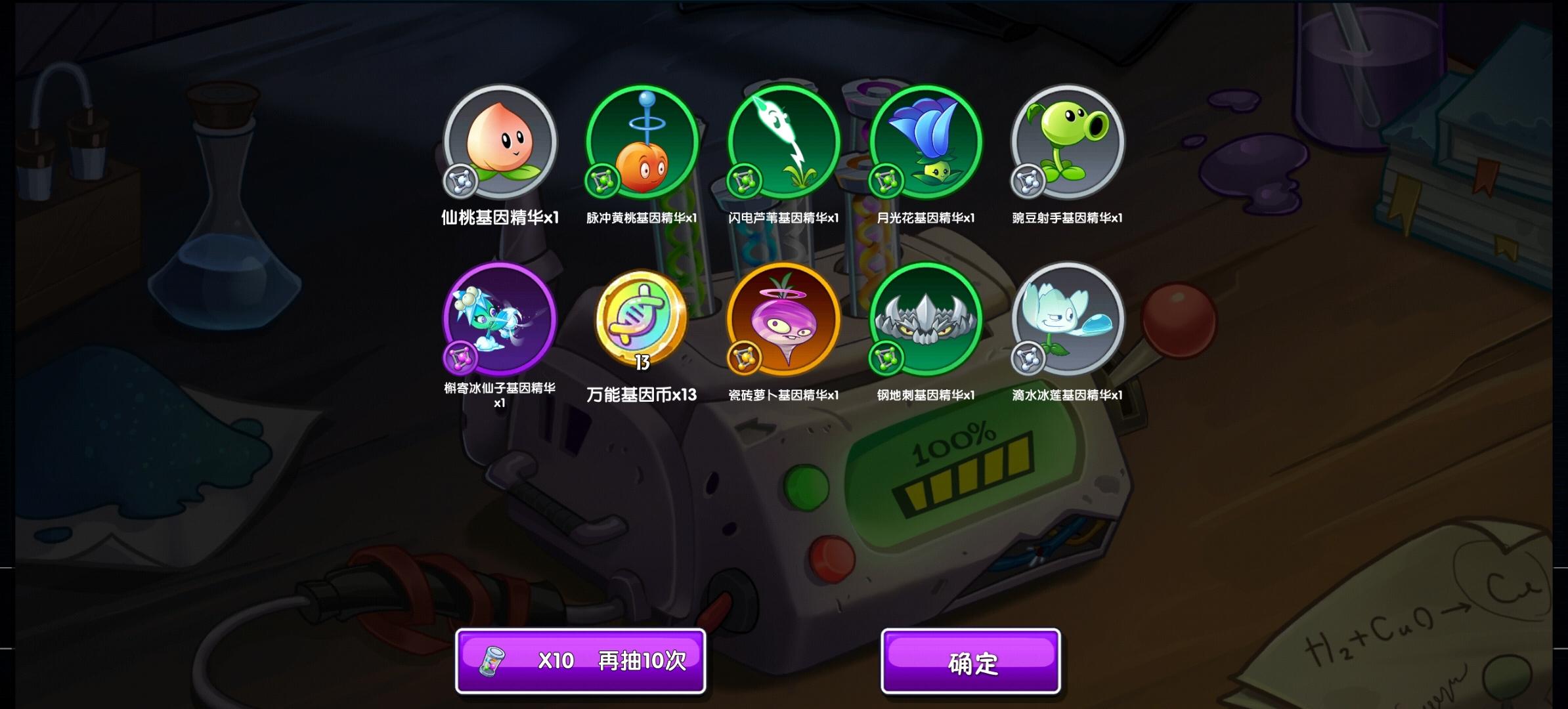The width and height of the screenshot is (1568, 709).
Task: Select the 钢地刺基因精华 steel spikes icon
Action: pyautogui.click(x=926, y=320)
